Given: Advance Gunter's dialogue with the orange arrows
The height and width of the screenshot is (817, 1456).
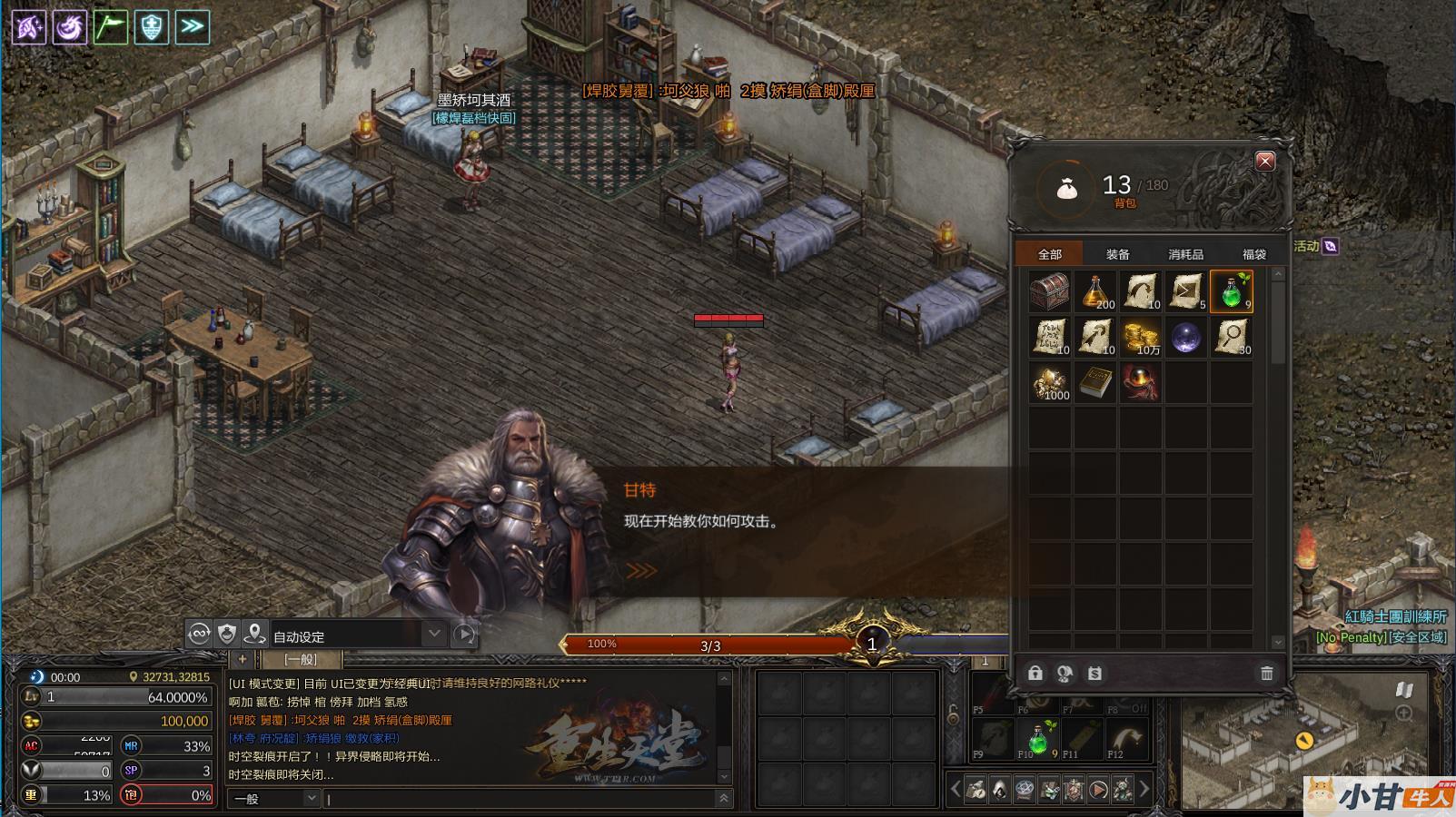Looking at the screenshot, I should click(x=640, y=571).
